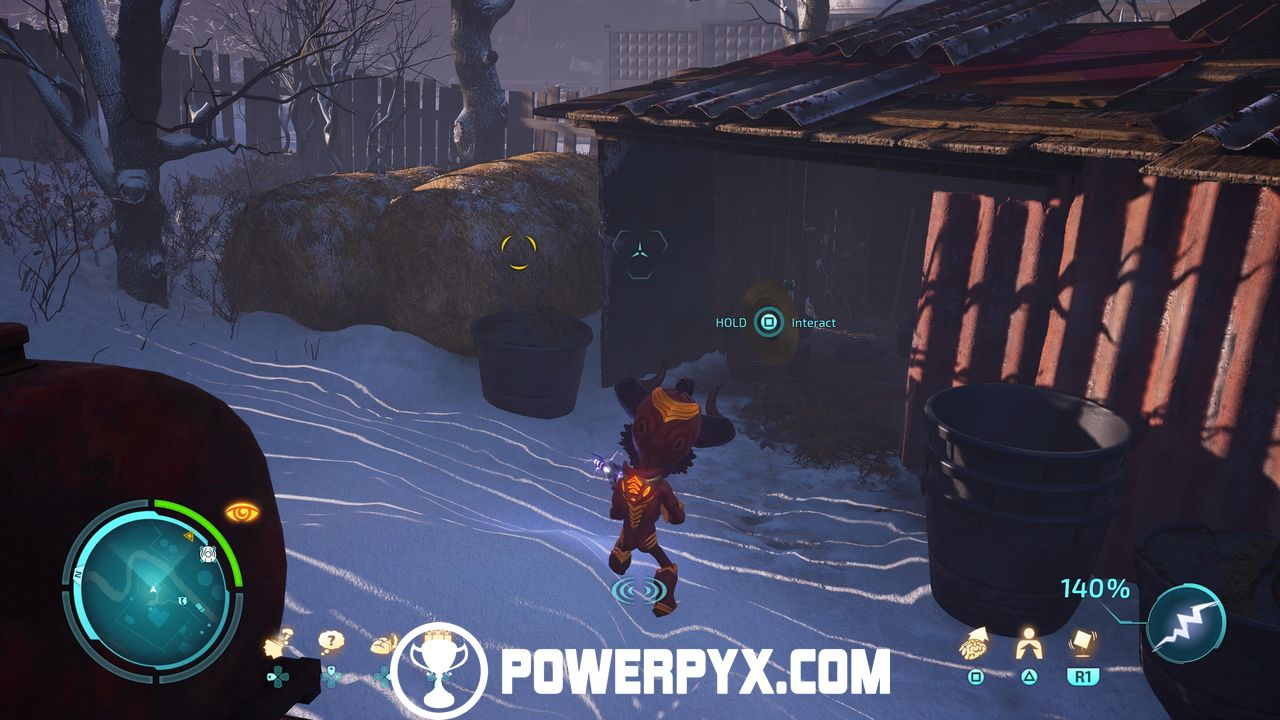Click the PowerPyx trophy logo watermark
Viewport: 1280px width, 720px height.
tap(437, 671)
